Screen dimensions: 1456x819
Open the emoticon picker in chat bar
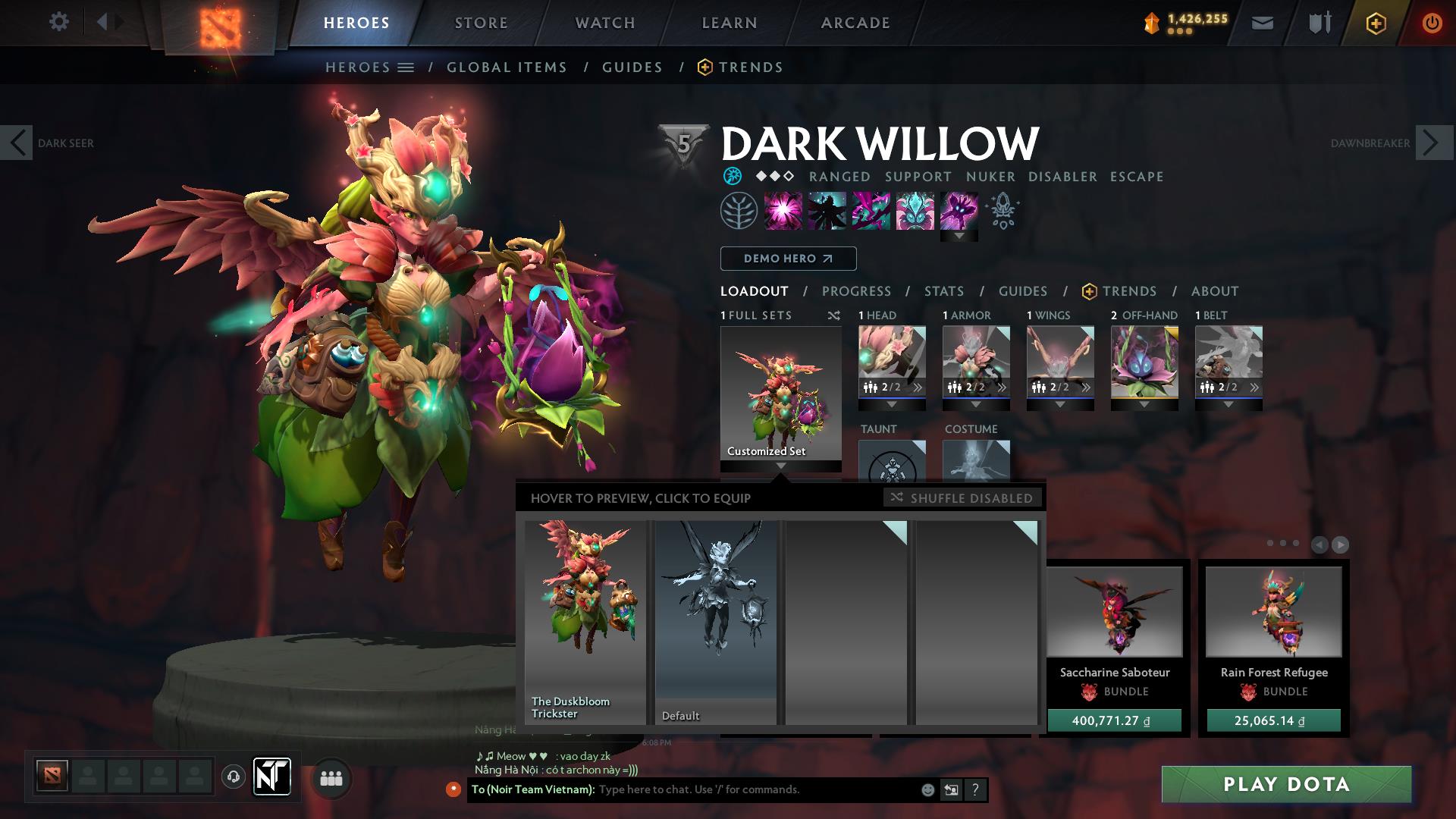click(927, 789)
